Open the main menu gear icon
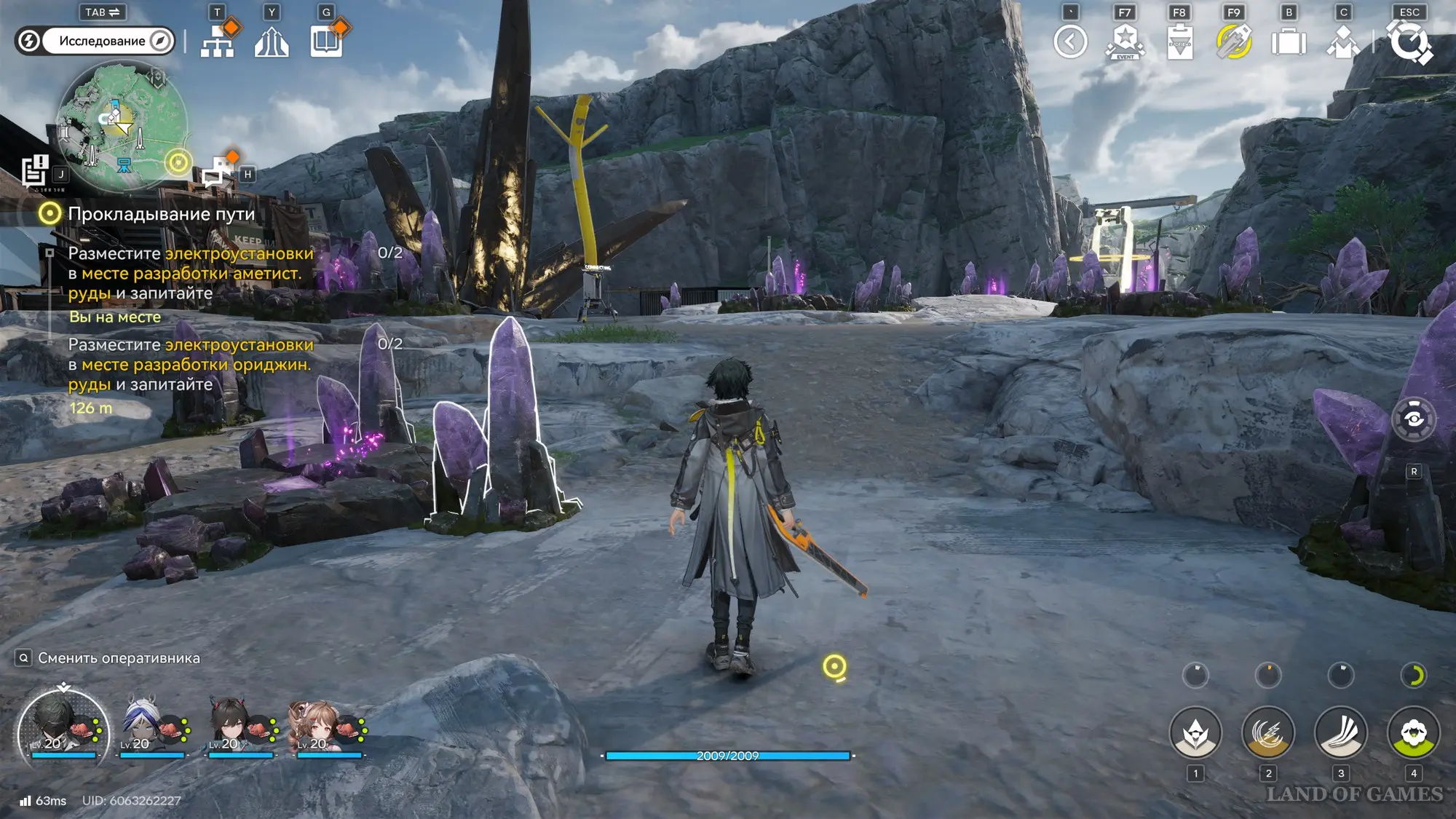This screenshot has height=819, width=1456. click(x=1409, y=41)
